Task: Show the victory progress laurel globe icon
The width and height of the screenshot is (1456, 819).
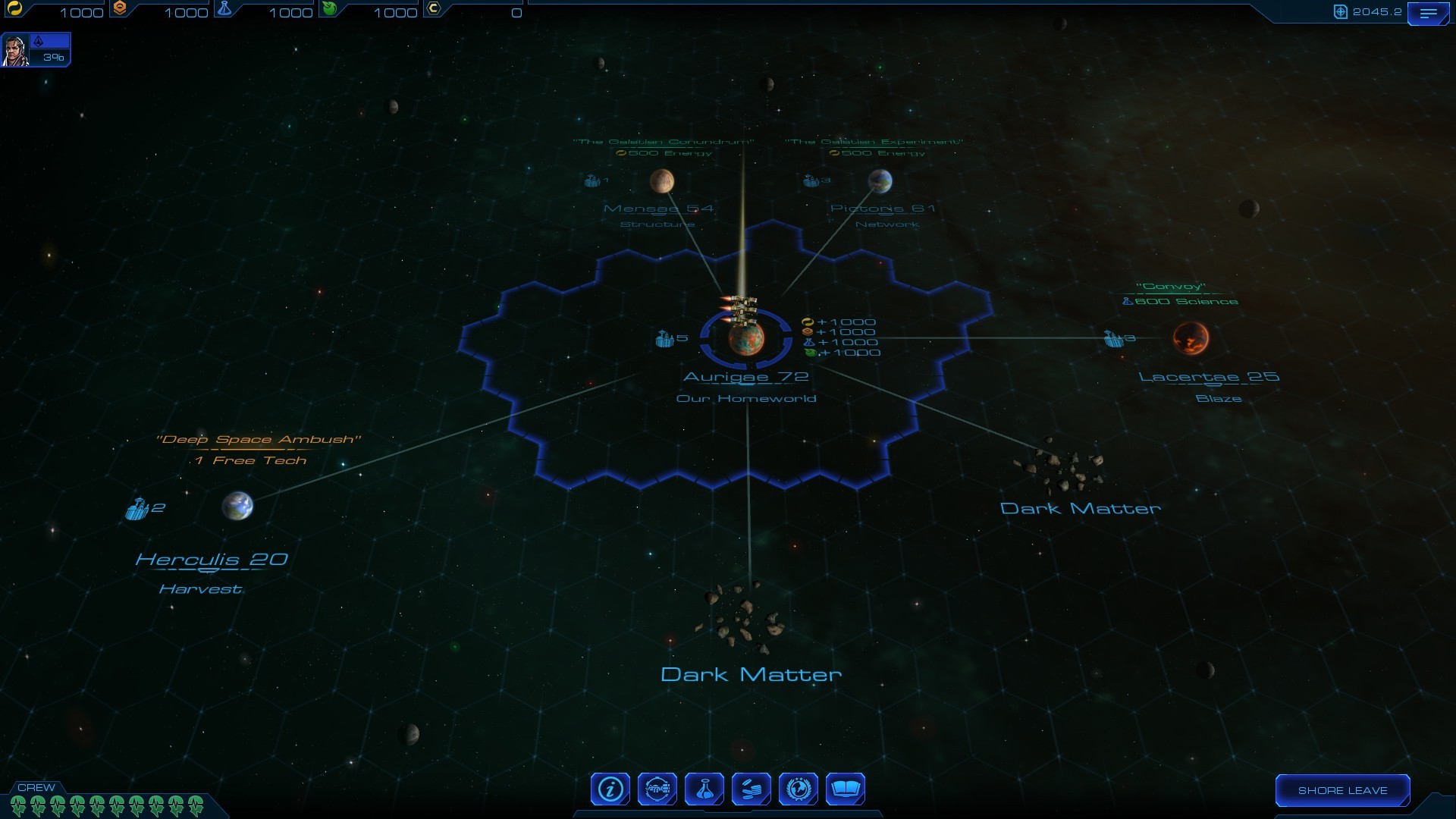Action: [799, 789]
